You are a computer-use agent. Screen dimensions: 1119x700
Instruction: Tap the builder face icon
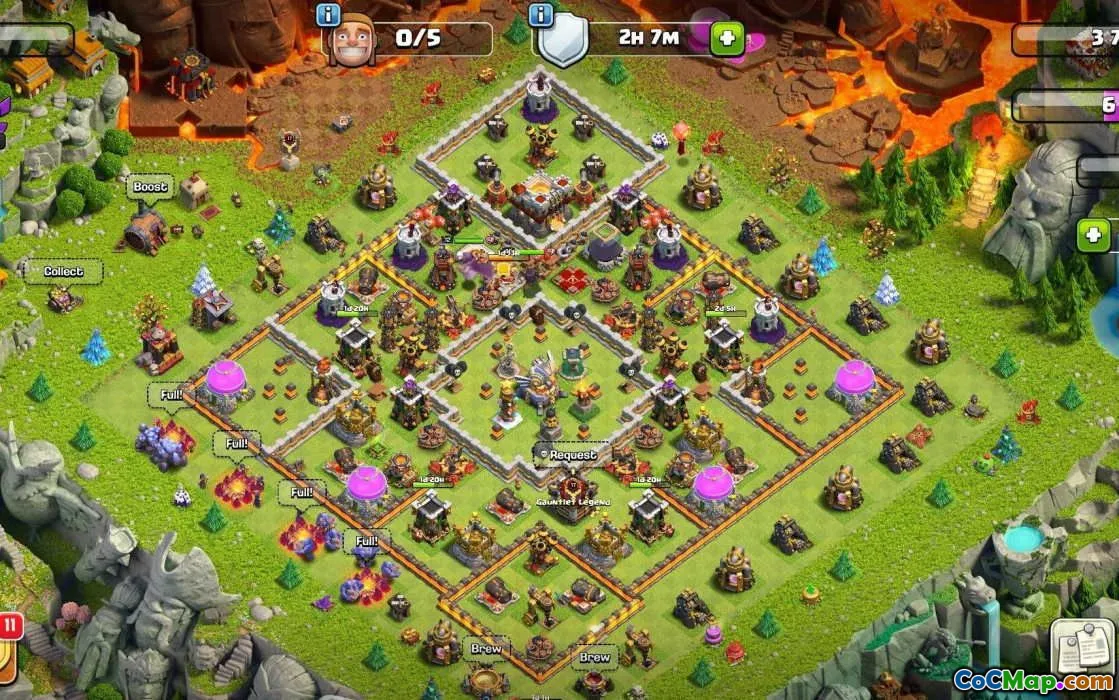[351, 43]
